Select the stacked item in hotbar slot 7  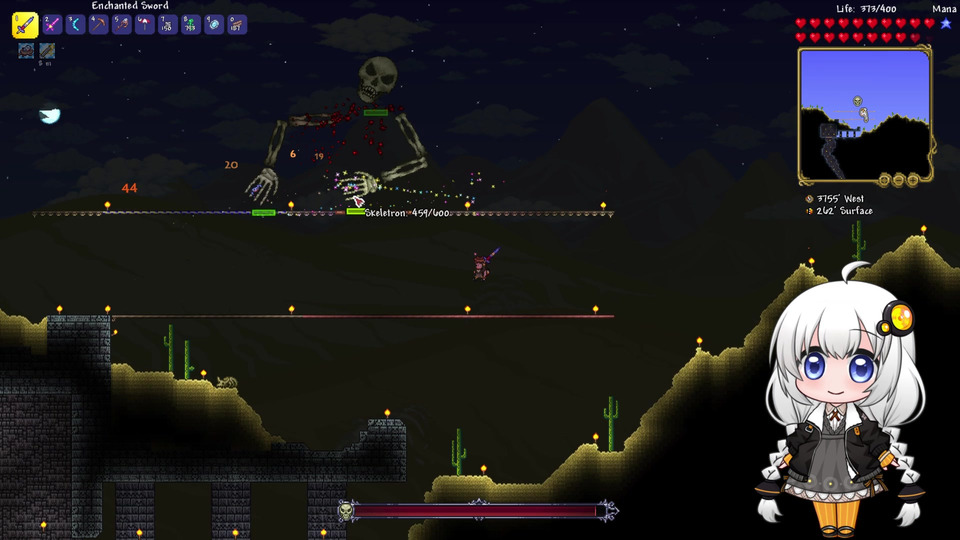[167, 25]
